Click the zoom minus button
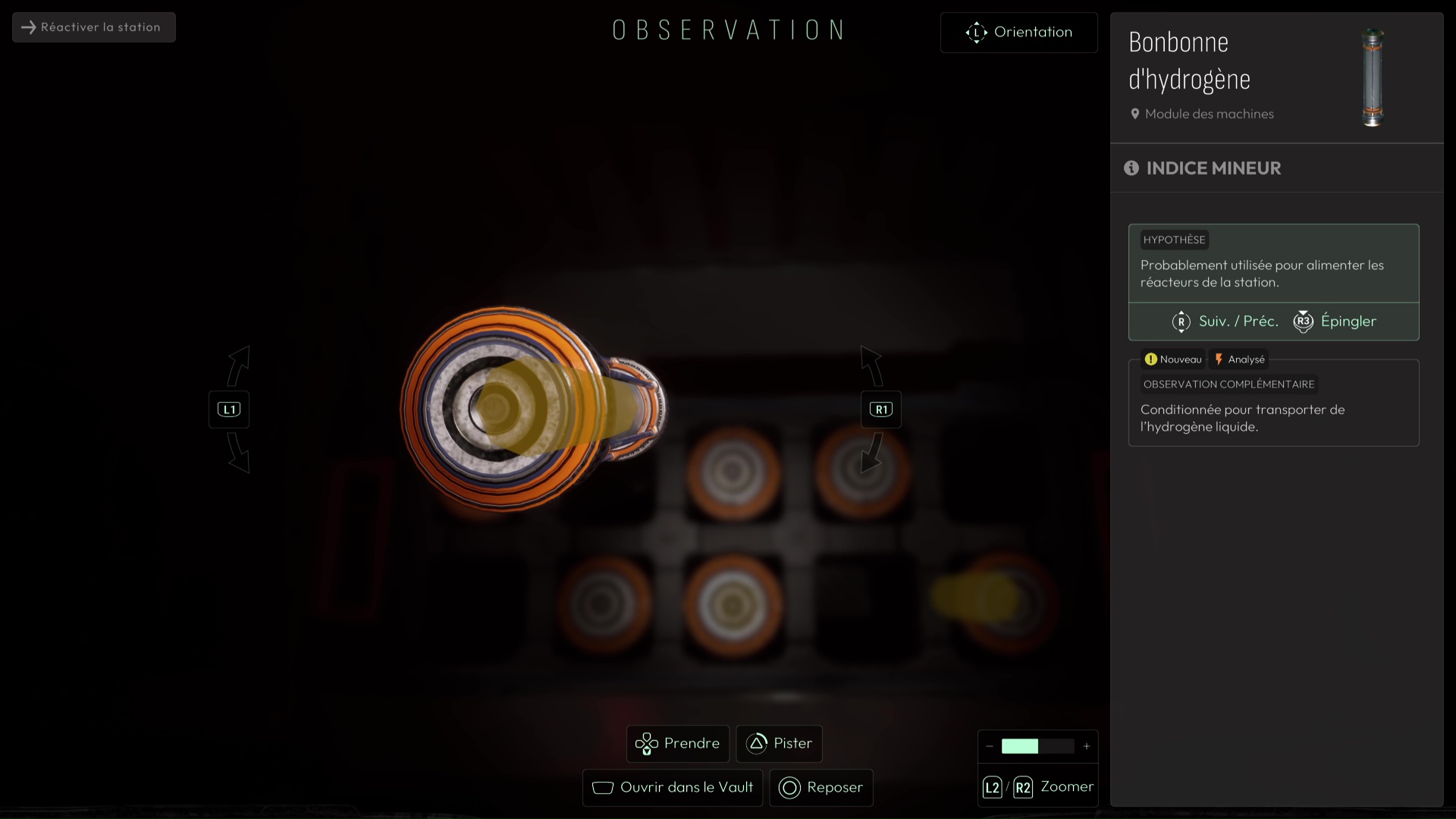This screenshot has height=819, width=1456. point(989,746)
